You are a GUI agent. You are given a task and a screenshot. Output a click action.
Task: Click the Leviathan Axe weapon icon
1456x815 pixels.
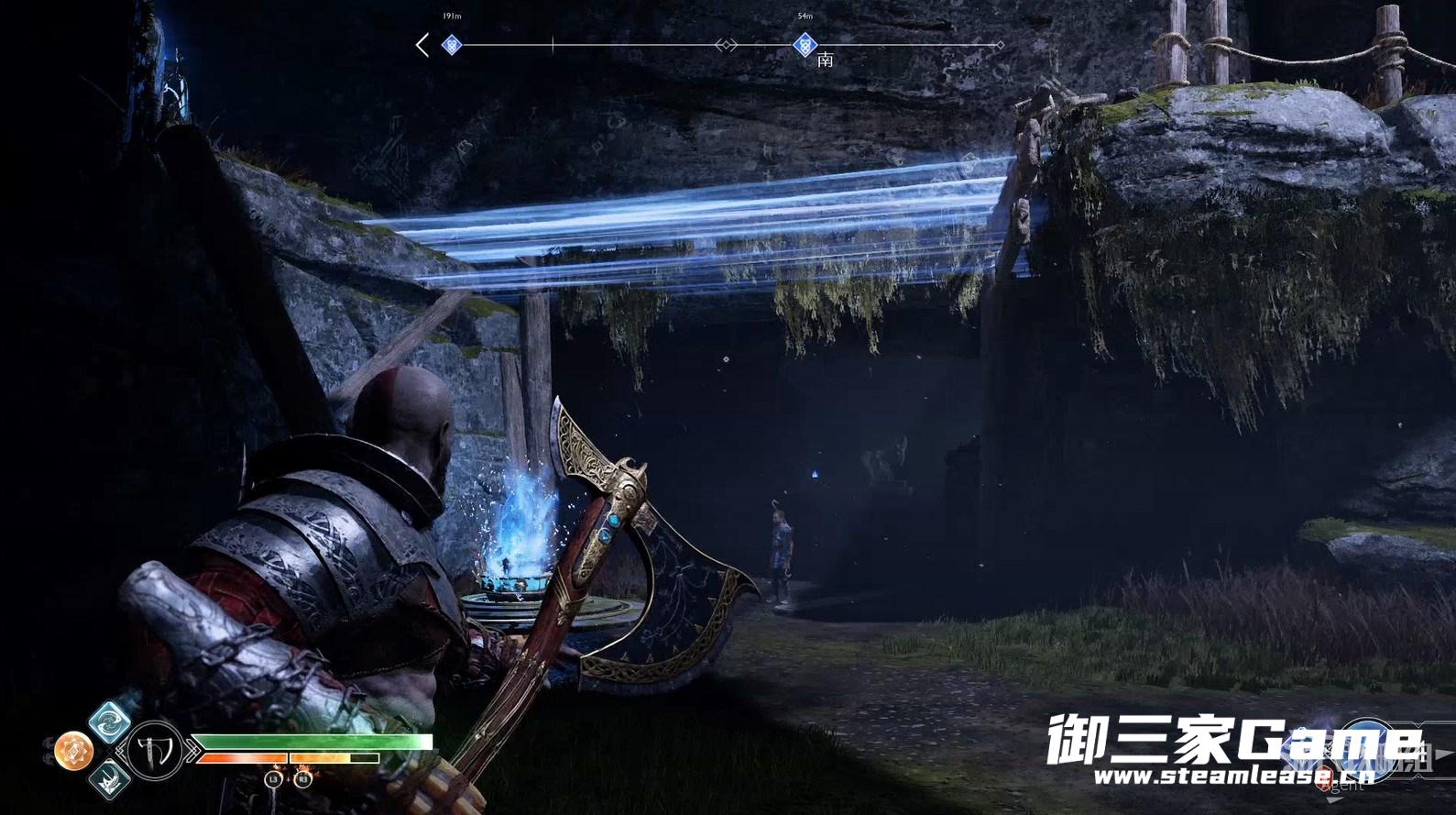156,751
